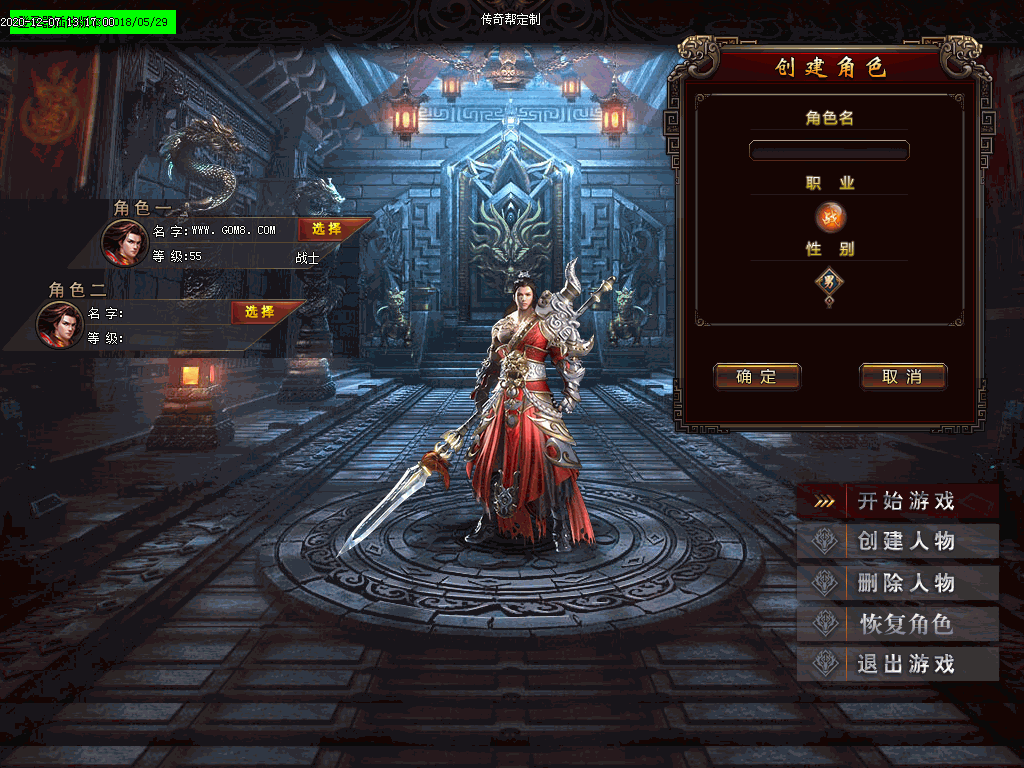
Task: Choose the male gender icon under 性别
Action: pos(829,282)
